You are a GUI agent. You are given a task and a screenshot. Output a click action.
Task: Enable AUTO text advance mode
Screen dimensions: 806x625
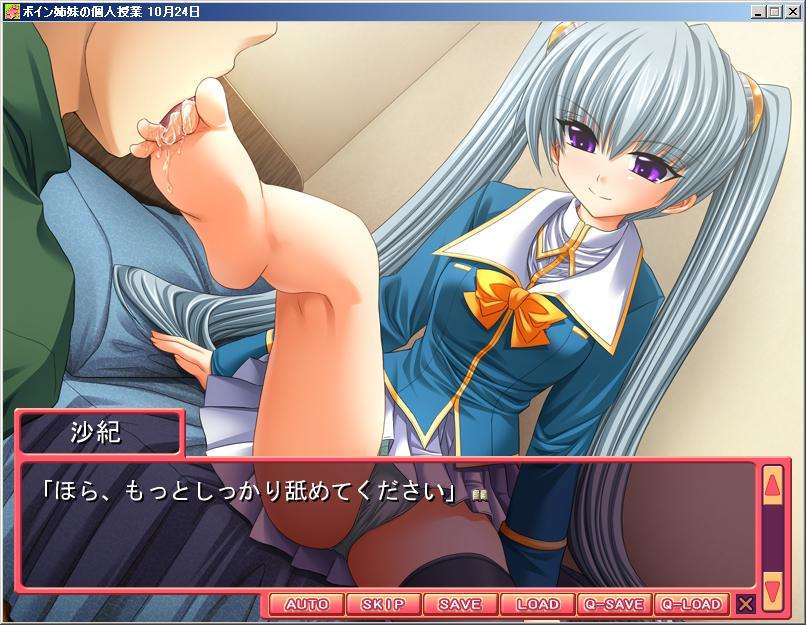[306, 604]
